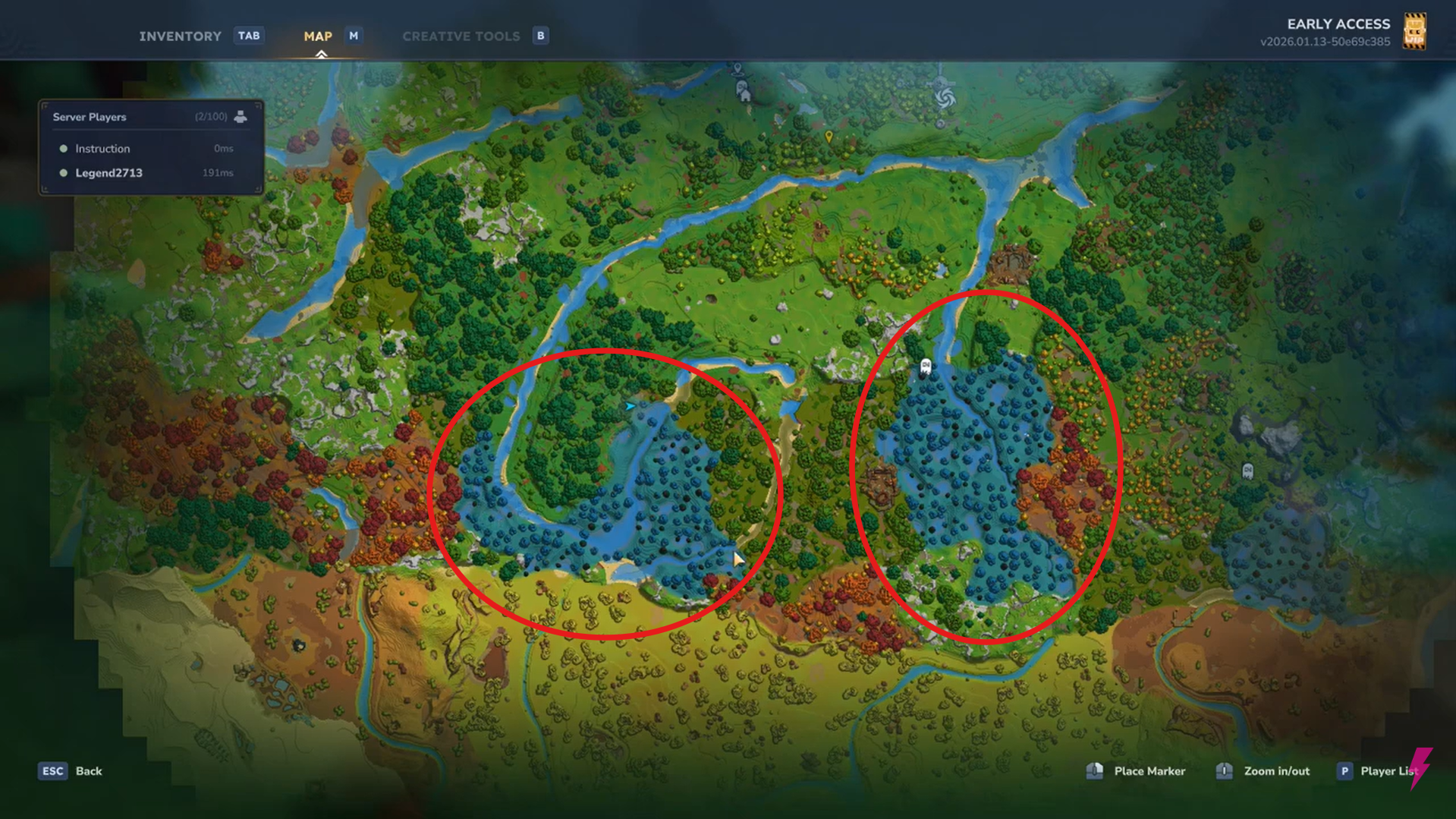Image resolution: width=1456 pixels, height=819 pixels.
Task: Select the MAP tab
Action: 318,36
